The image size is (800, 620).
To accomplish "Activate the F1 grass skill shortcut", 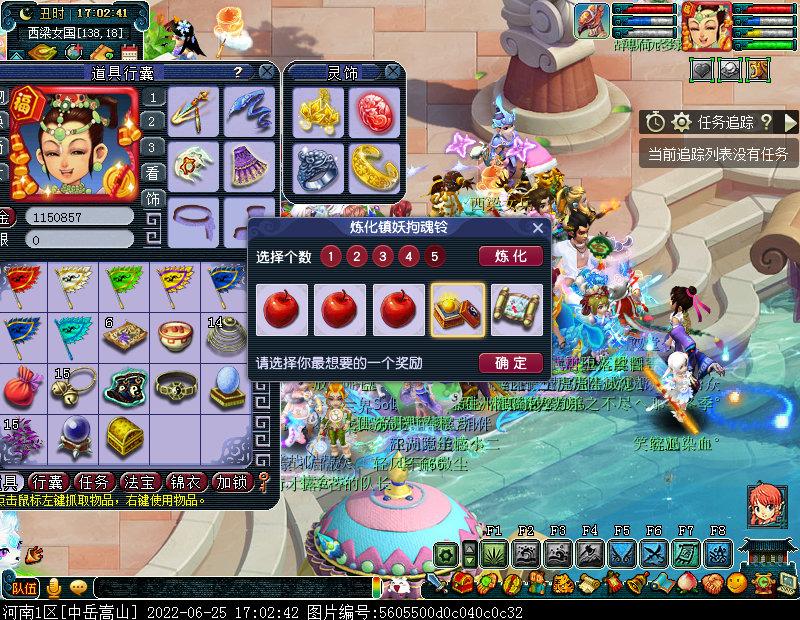I will click(494, 553).
